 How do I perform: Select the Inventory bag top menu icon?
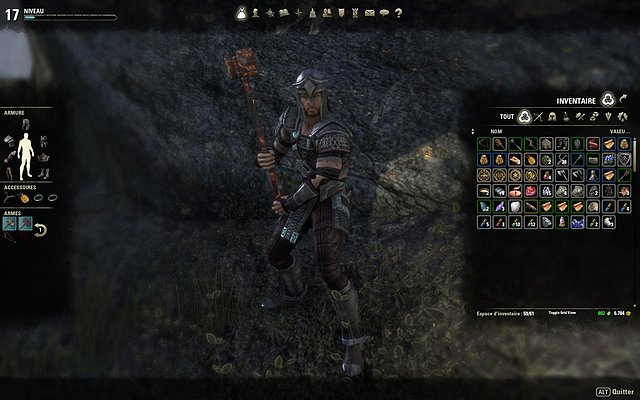(x=241, y=13)
